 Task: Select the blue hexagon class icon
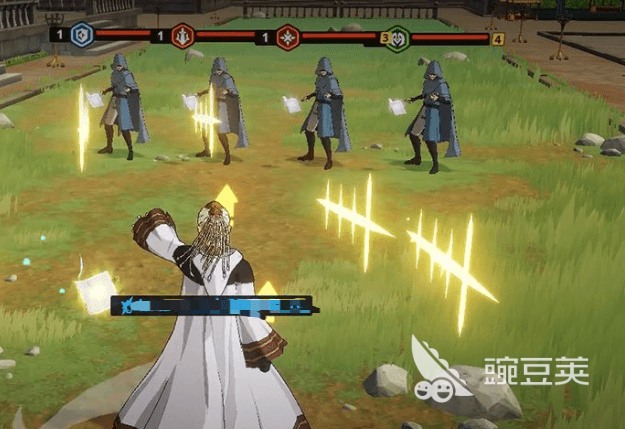(x=81, y=35)
